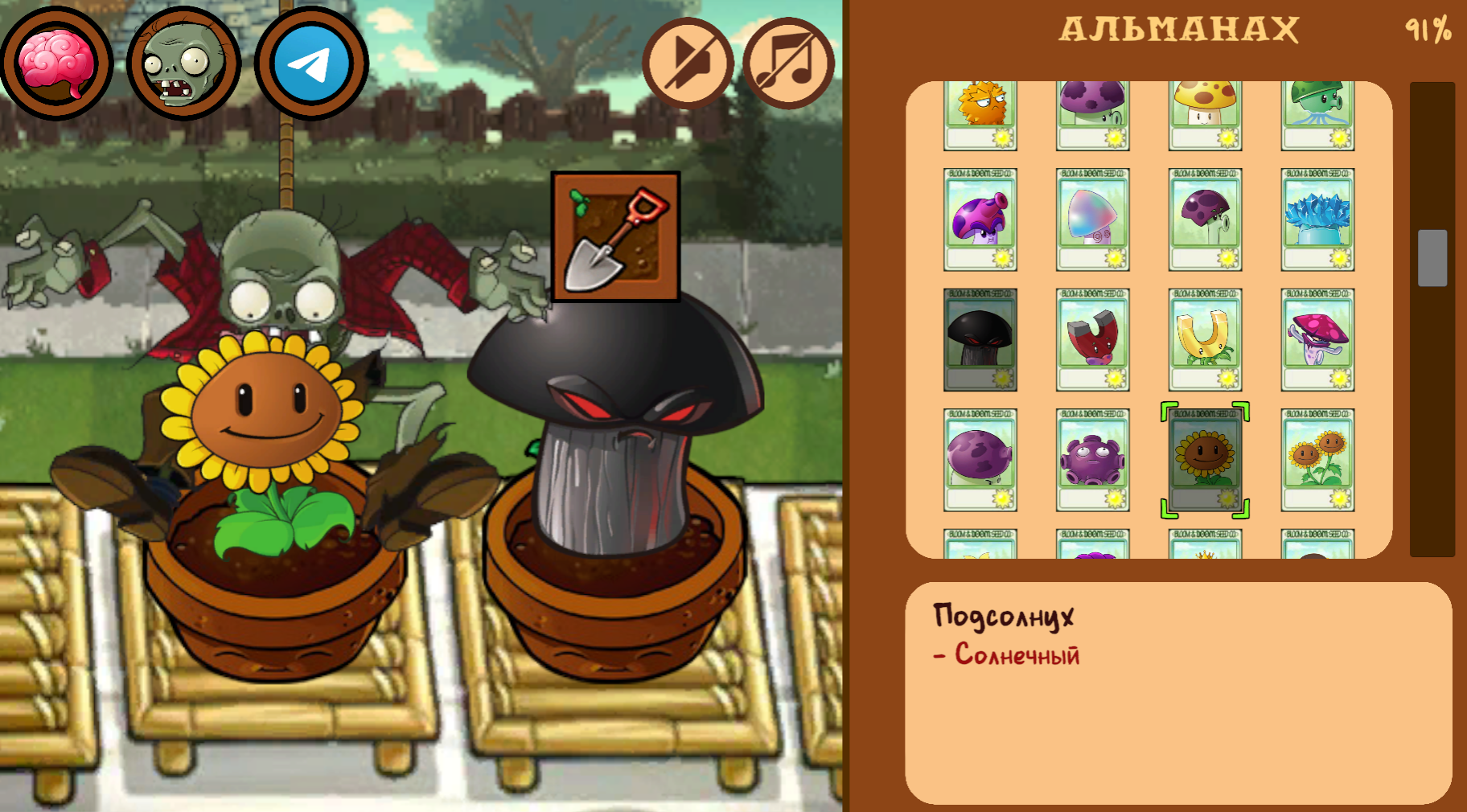Click the zombie head icon
Screen dimensions: 1467x812
(x=183, y=64)
